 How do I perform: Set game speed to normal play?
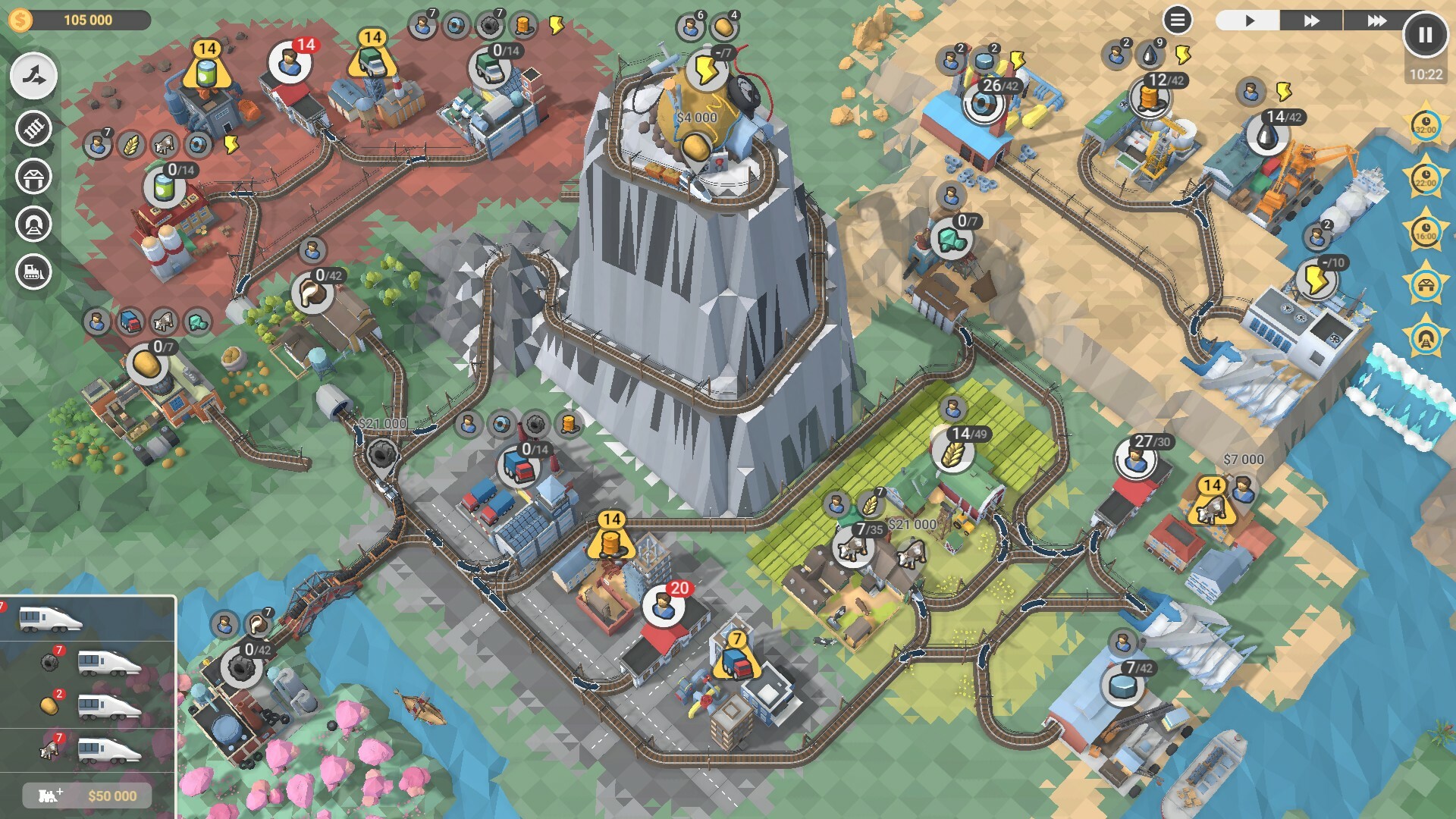coord(1250,20)
